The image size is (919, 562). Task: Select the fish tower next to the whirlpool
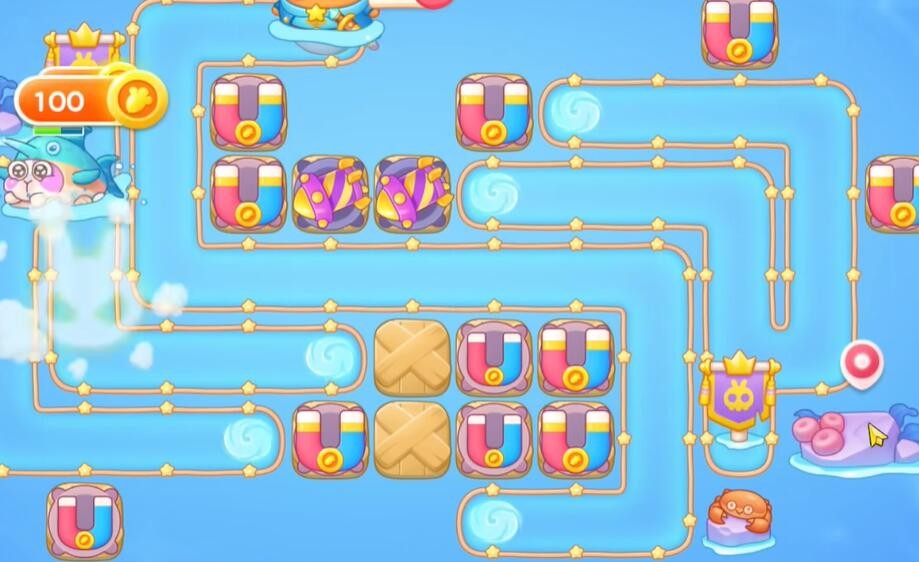point(413,193)
